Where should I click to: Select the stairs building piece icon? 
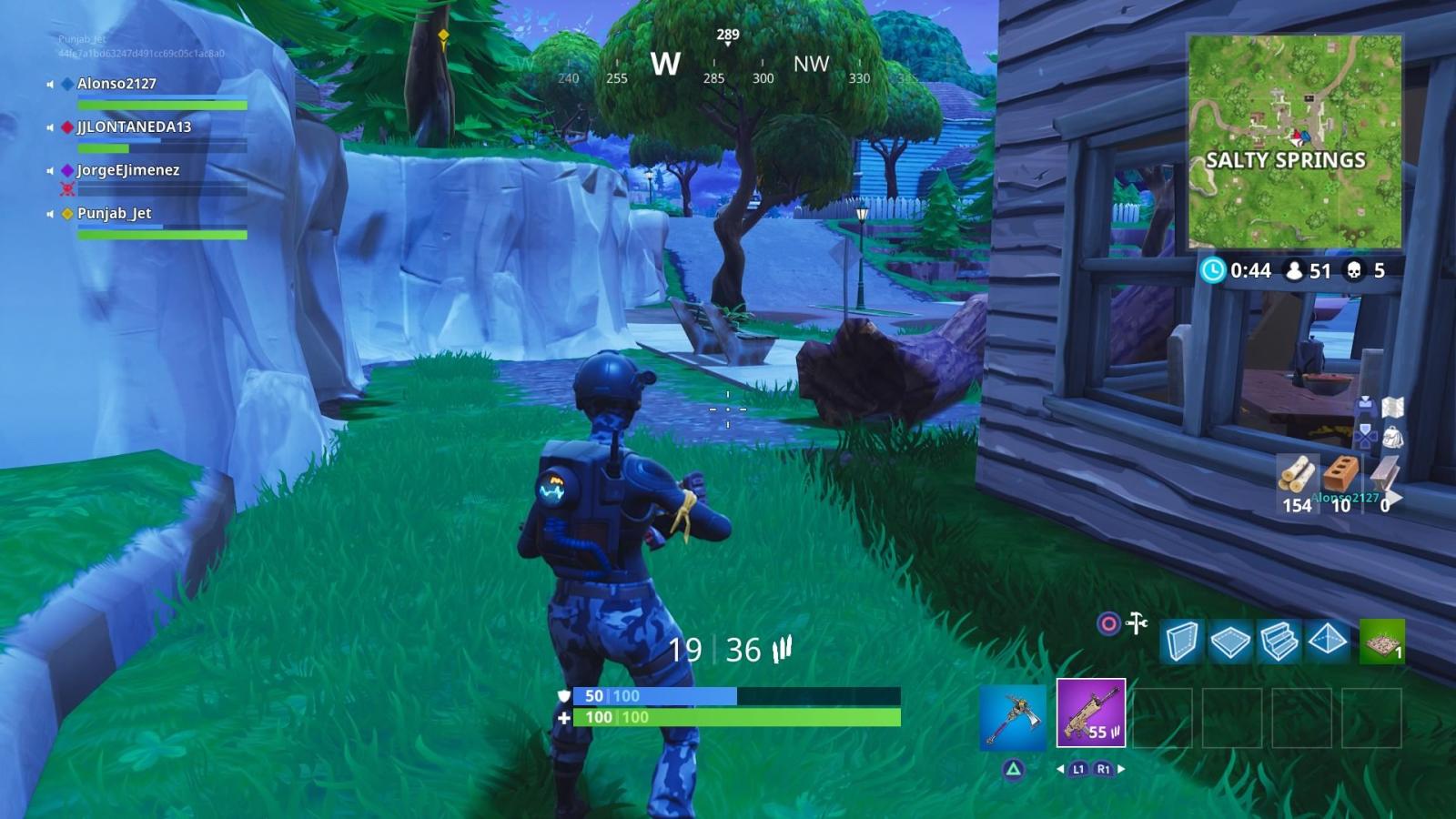1279,641
